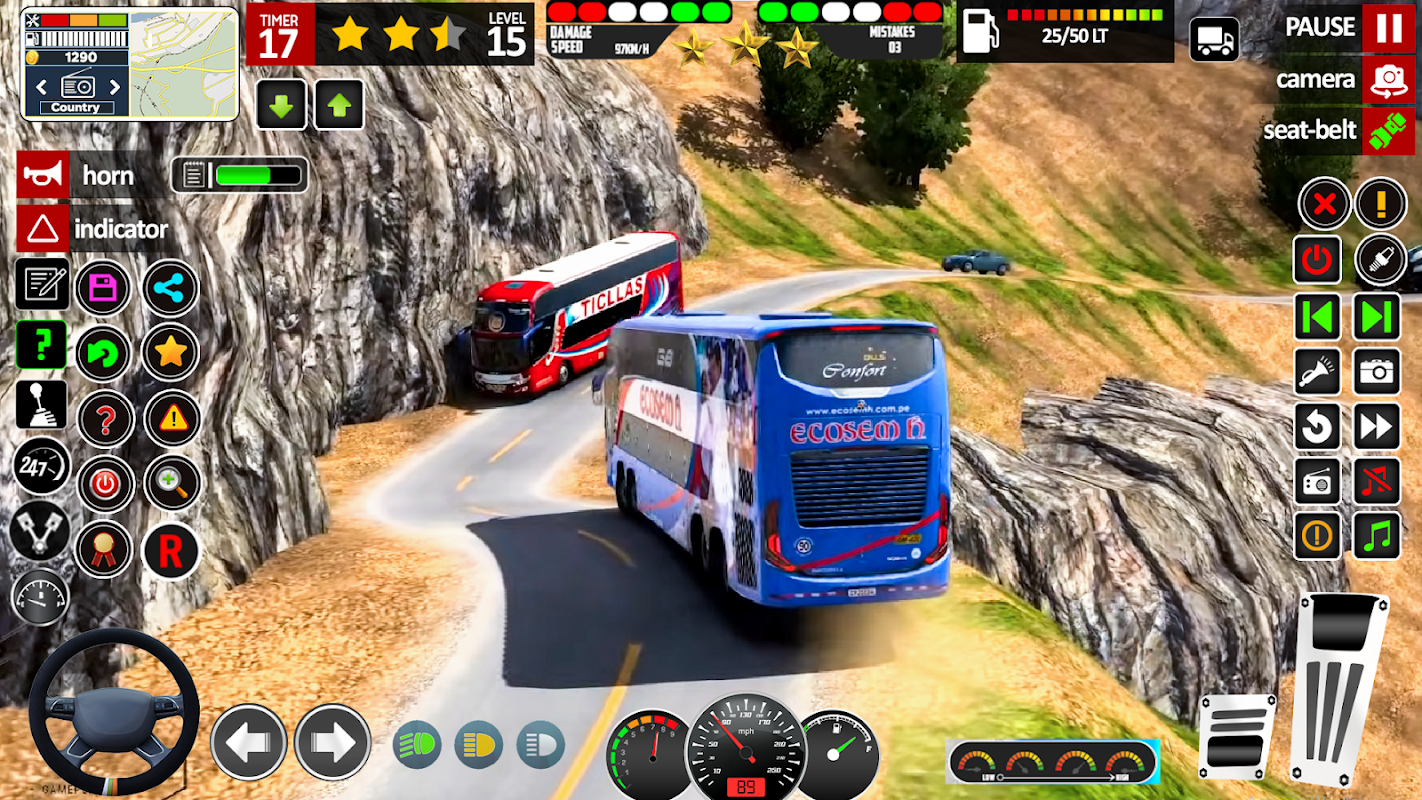Pause the game with the PAUSE button
The image size is (1422, 800).
[x=1388, y=27]
